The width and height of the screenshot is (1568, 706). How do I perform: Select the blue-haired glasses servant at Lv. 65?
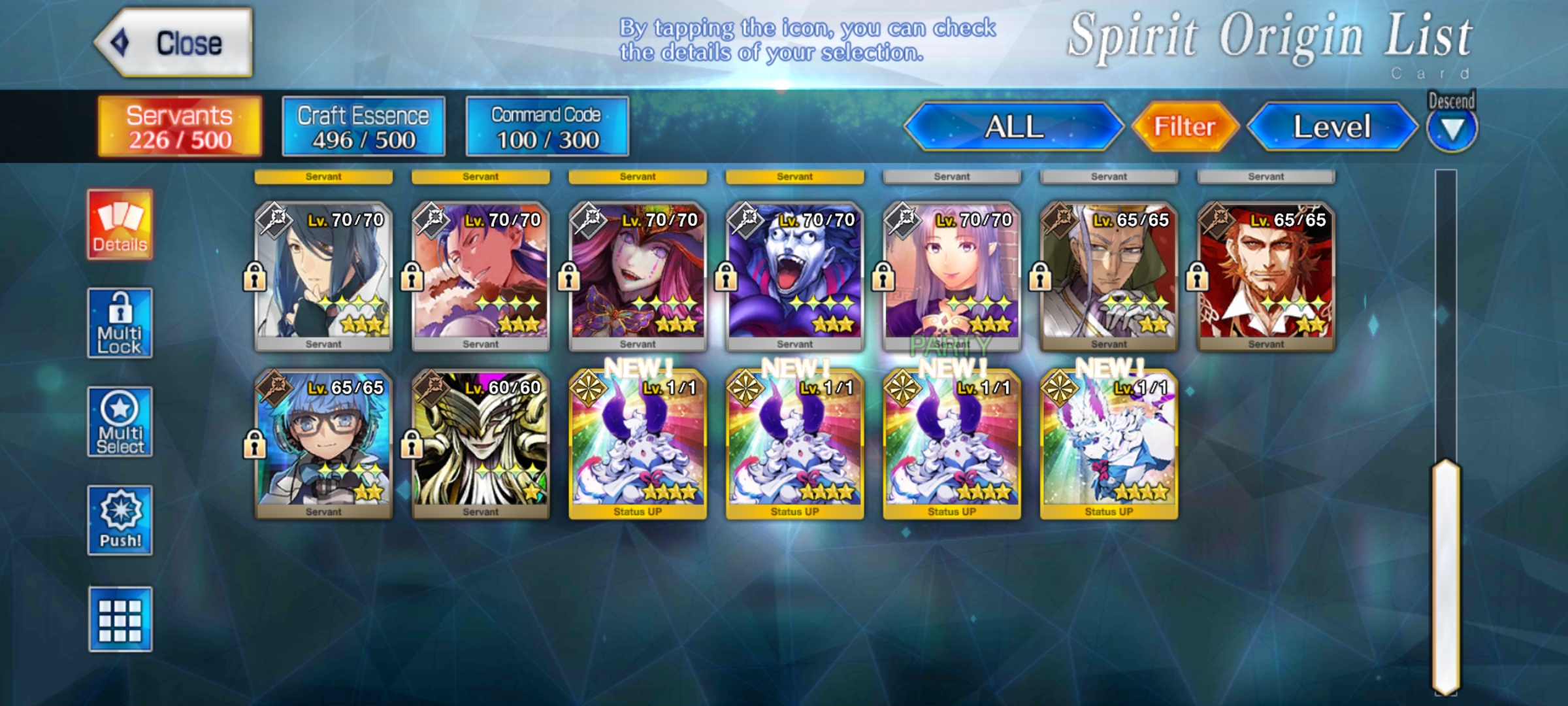pos(324,443)
